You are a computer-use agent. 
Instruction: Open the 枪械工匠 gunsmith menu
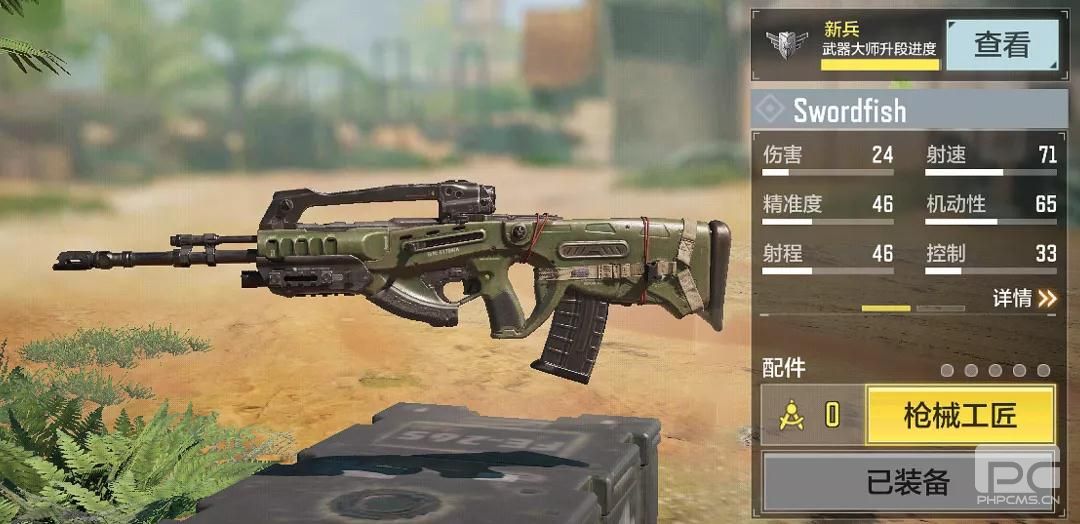[959, 416]
